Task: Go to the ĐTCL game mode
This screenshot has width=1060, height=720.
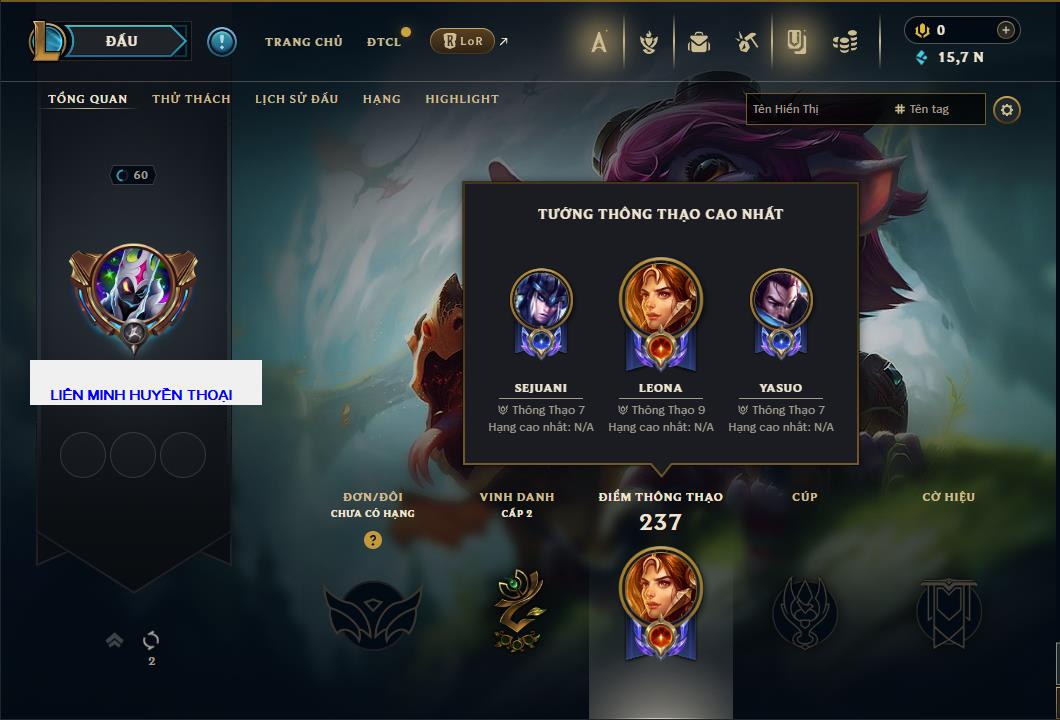Action: click(383, 42)
